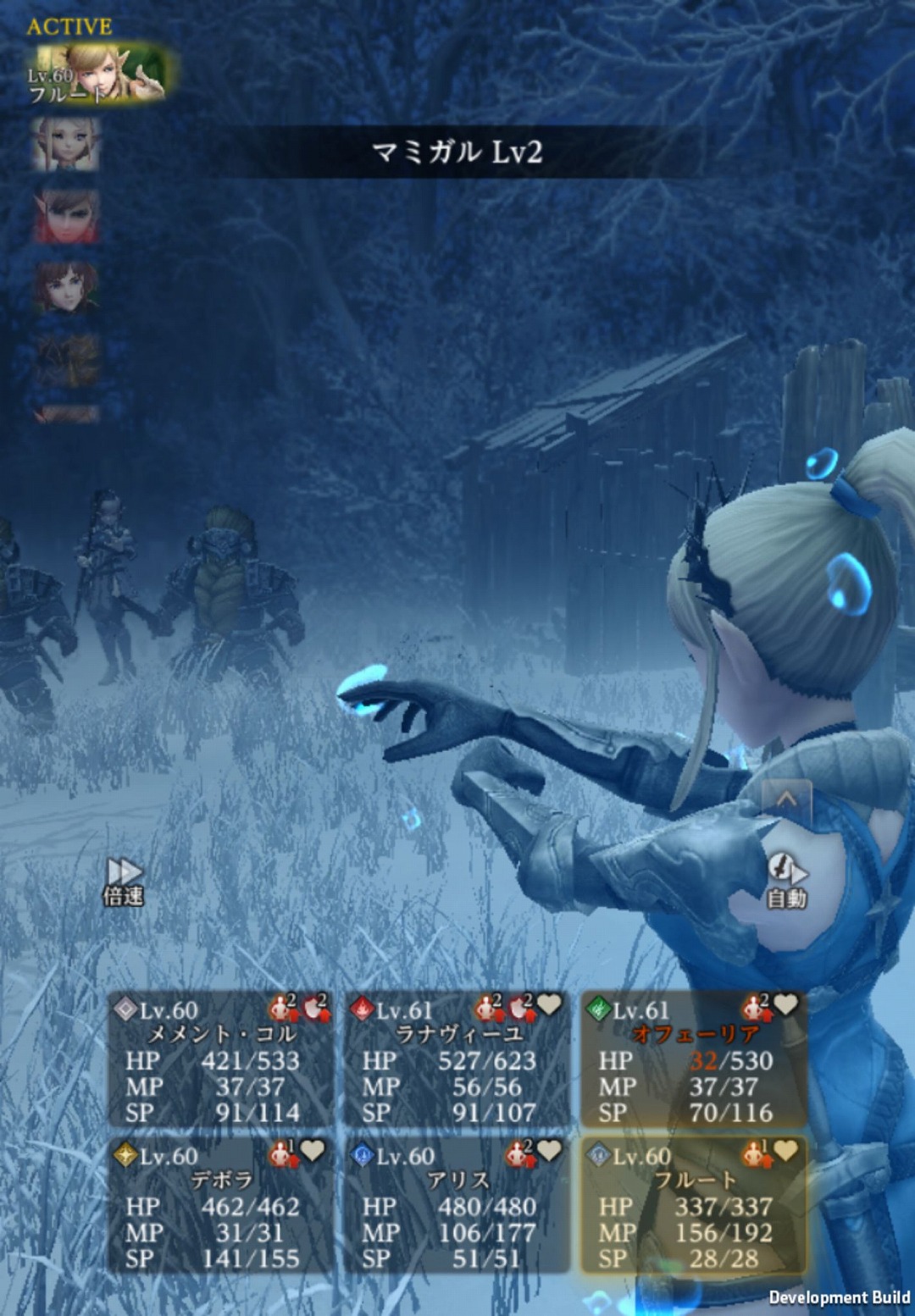Screen dimensions: 915x1316
Task: Select the アリス party status panel
Action: [x=457, y=1206]
